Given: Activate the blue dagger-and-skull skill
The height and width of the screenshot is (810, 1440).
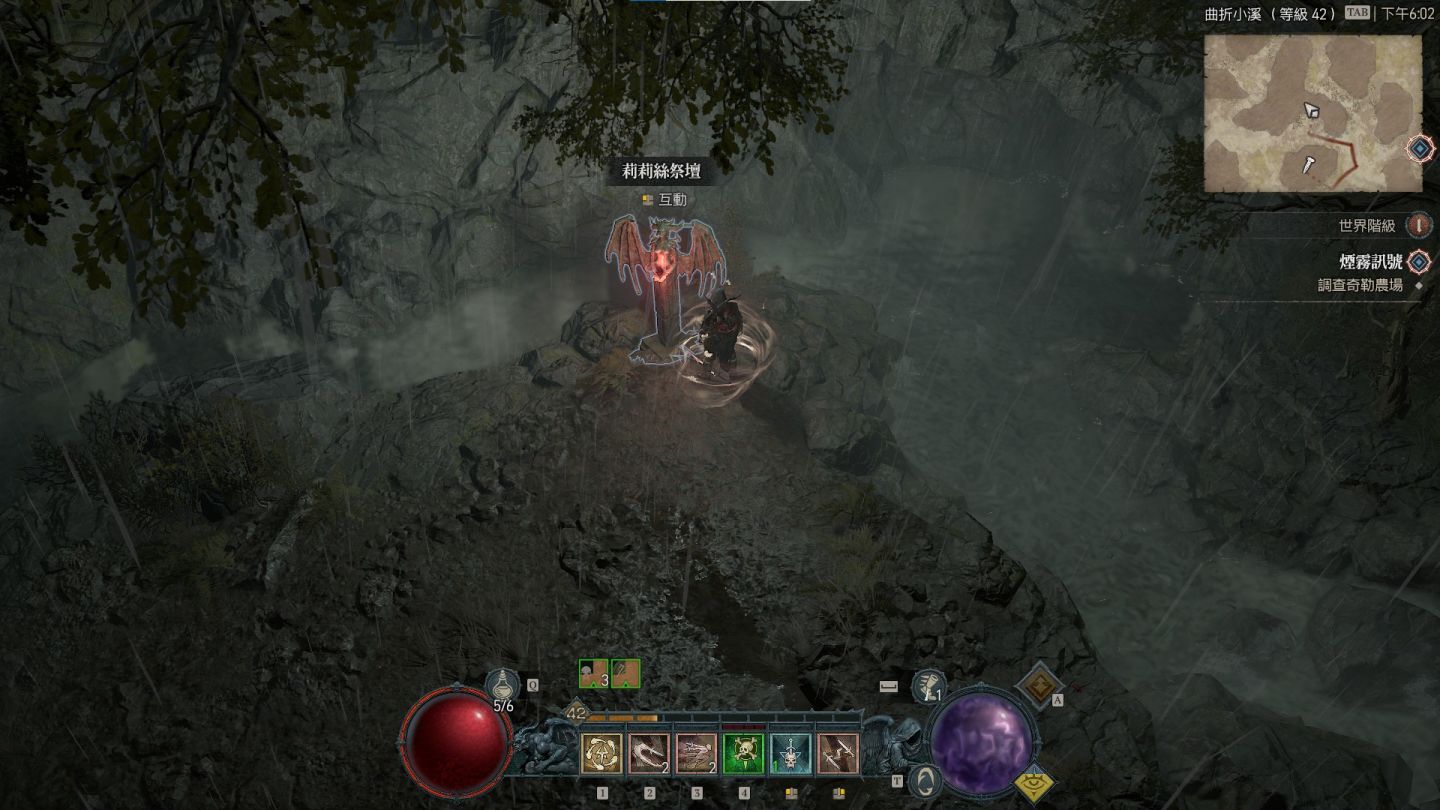Looking at the screenshot, I should click(790, 754).
